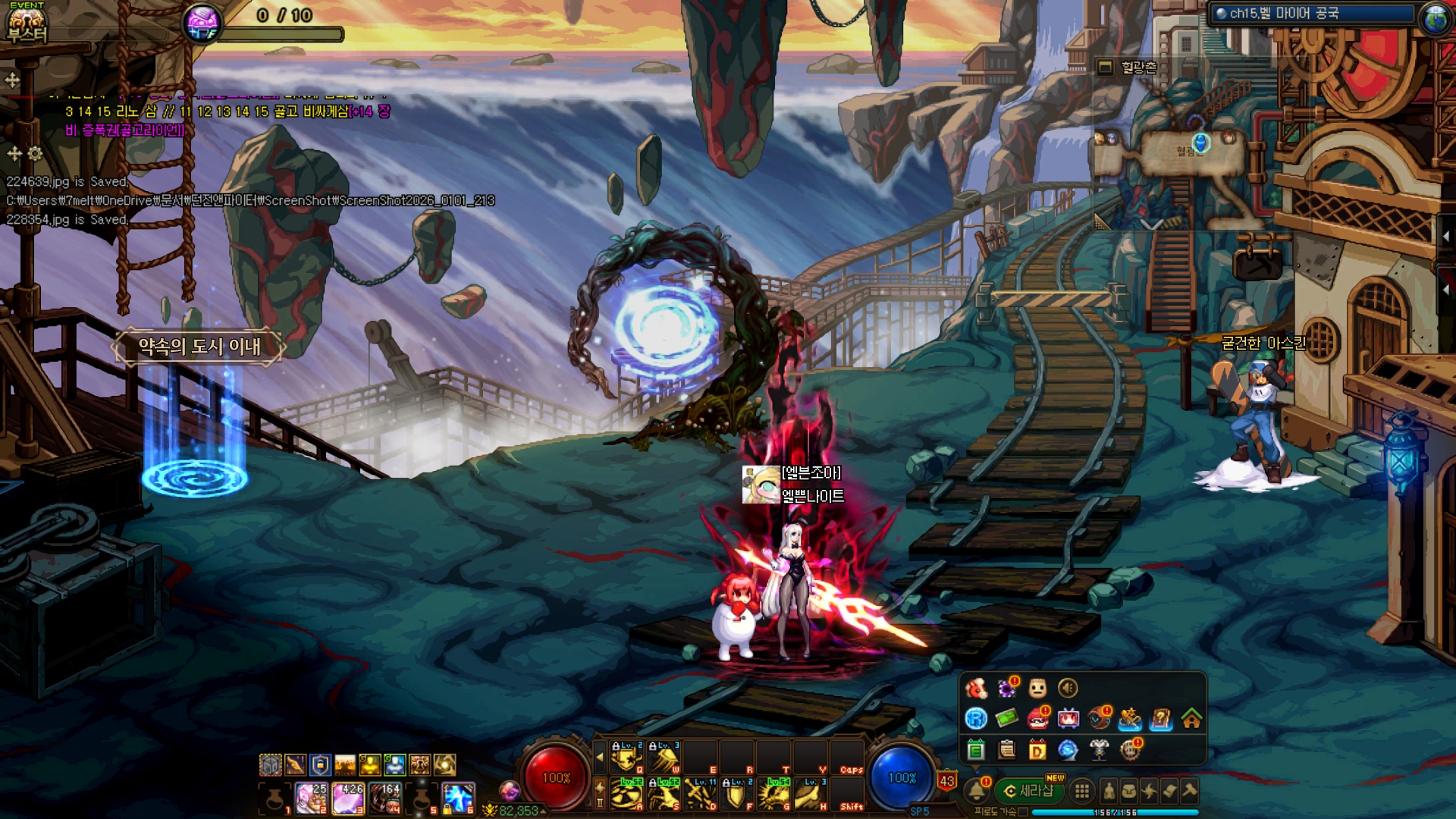Viewport: 1456px width, 819px height.
Task: Click the green house icon
Action: [1191, 718]
